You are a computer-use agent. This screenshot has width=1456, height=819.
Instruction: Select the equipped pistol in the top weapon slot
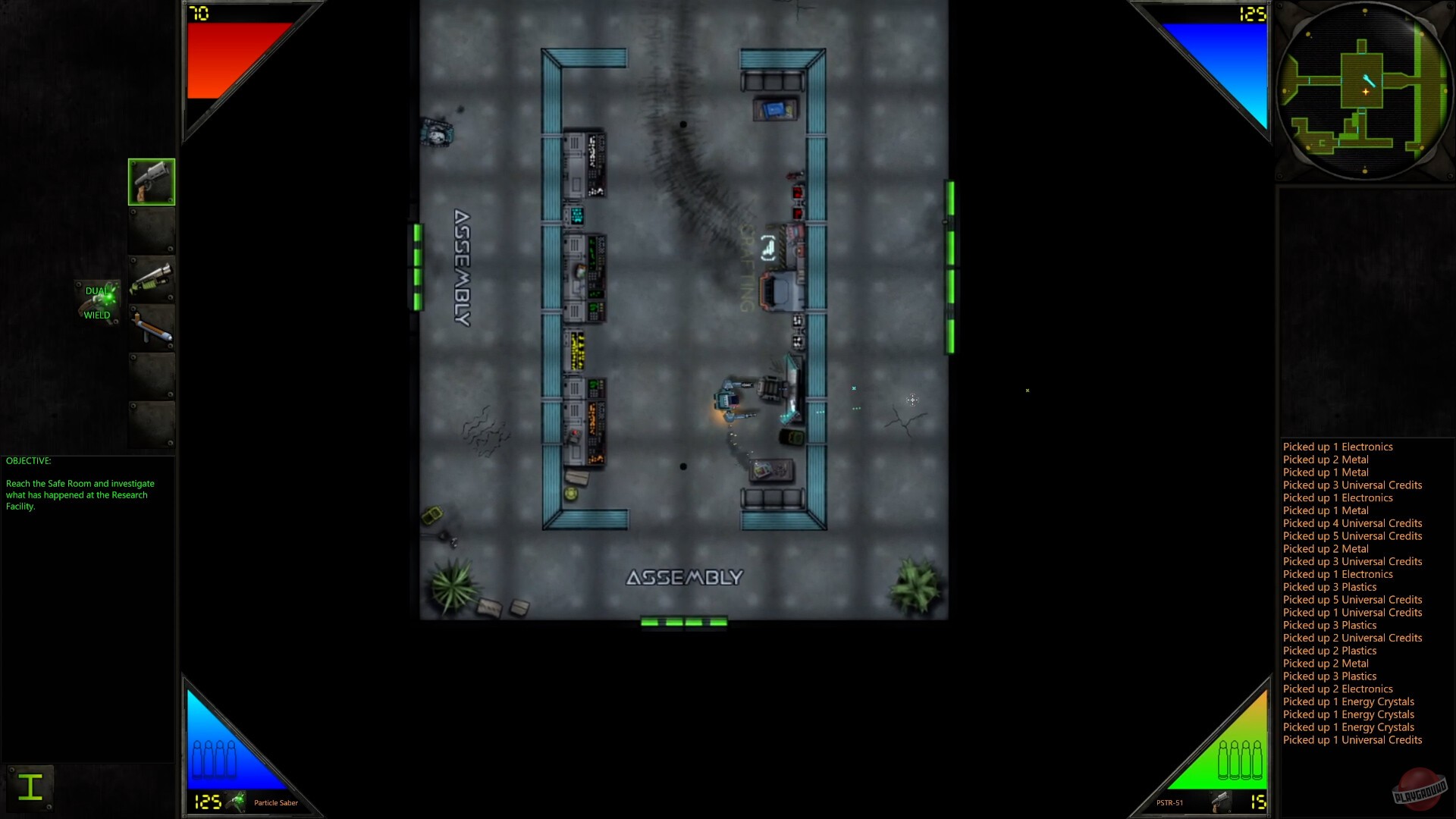(x=150, y=181)
